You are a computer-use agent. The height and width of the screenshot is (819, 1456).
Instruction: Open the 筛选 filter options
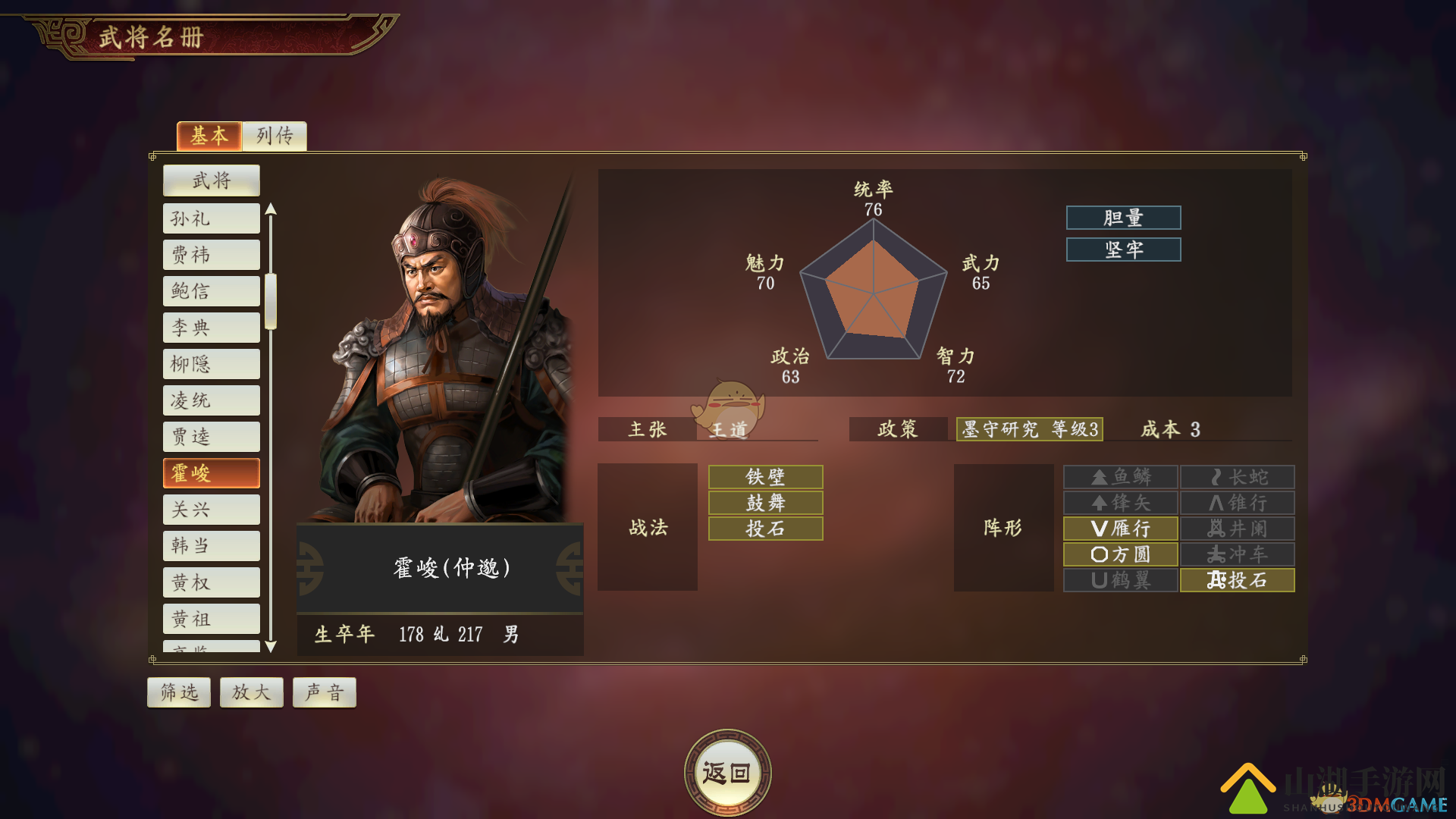tap(179, 692)
